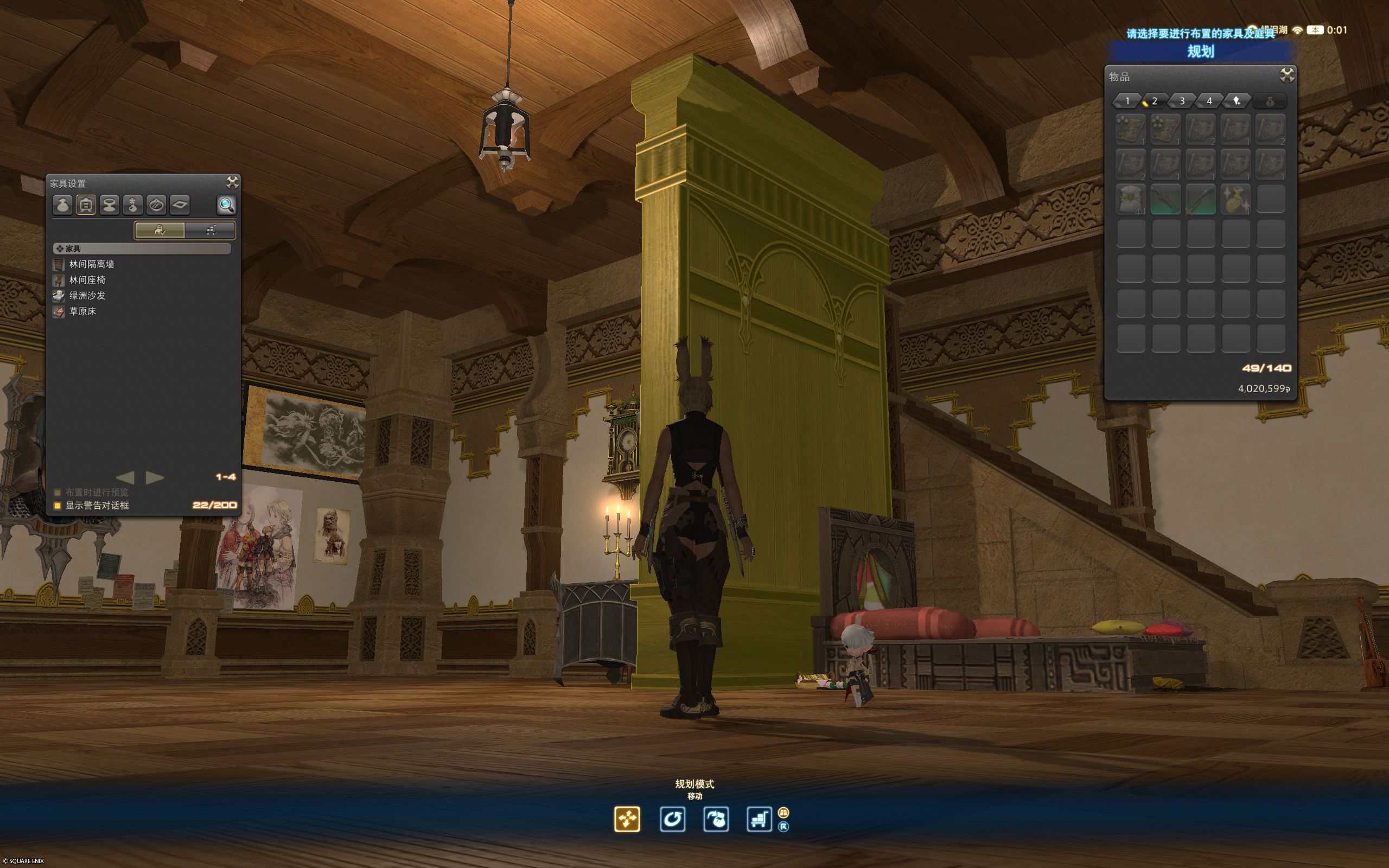Select 草原床 from the furniture list

[82, 311]
